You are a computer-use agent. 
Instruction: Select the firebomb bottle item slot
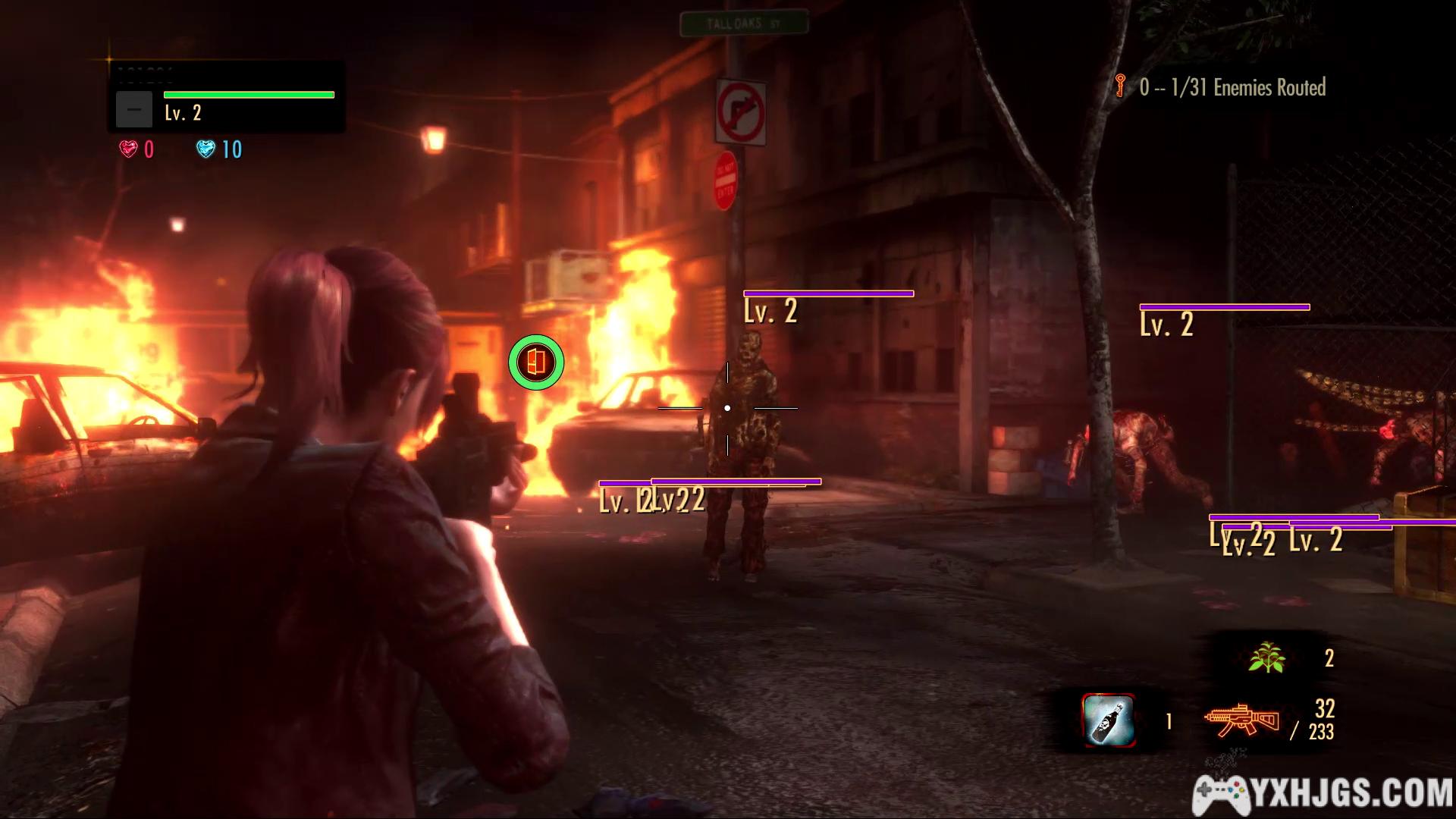click(x=1108, y=720)
